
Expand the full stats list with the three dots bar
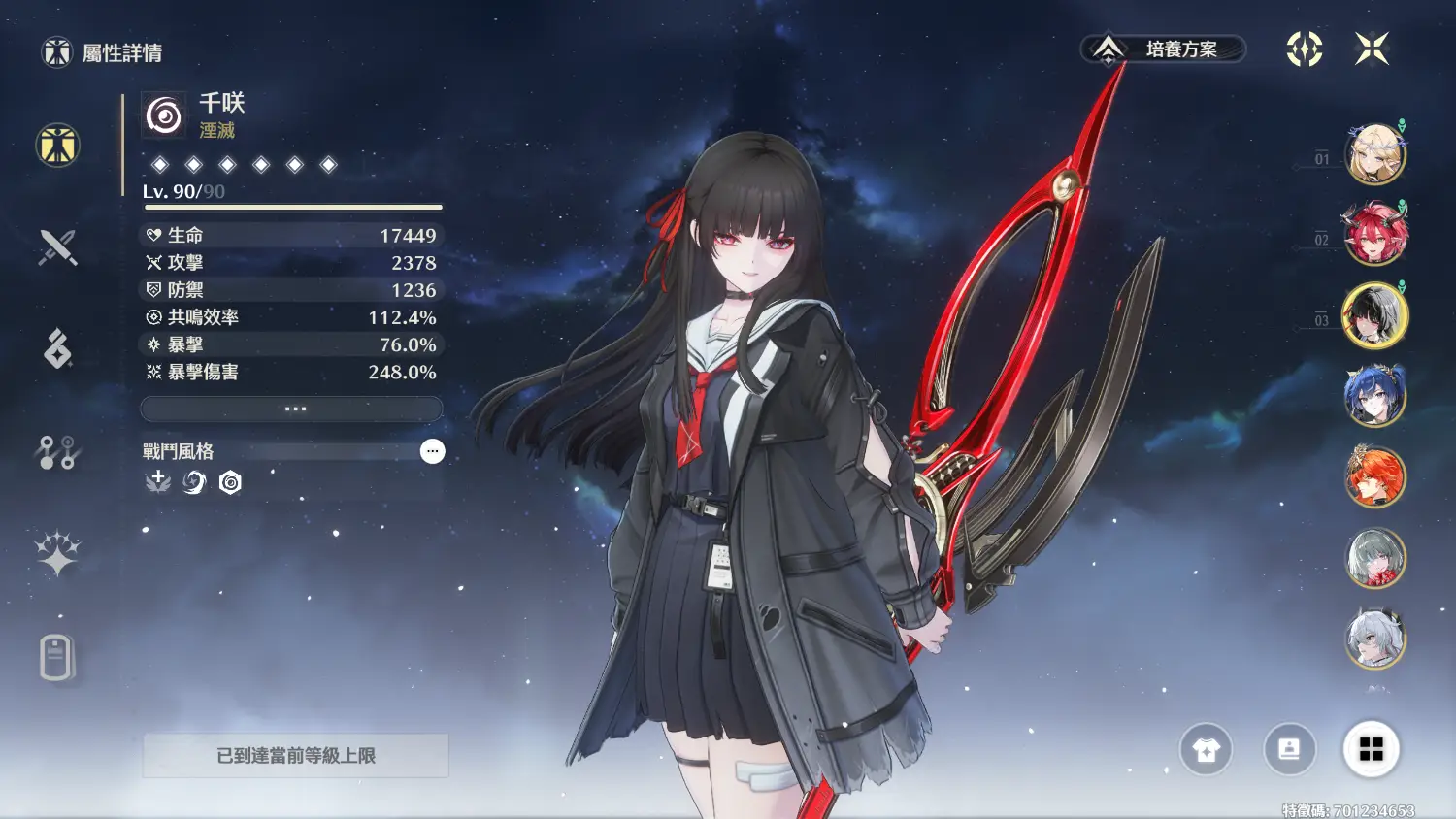pos(292,409)
